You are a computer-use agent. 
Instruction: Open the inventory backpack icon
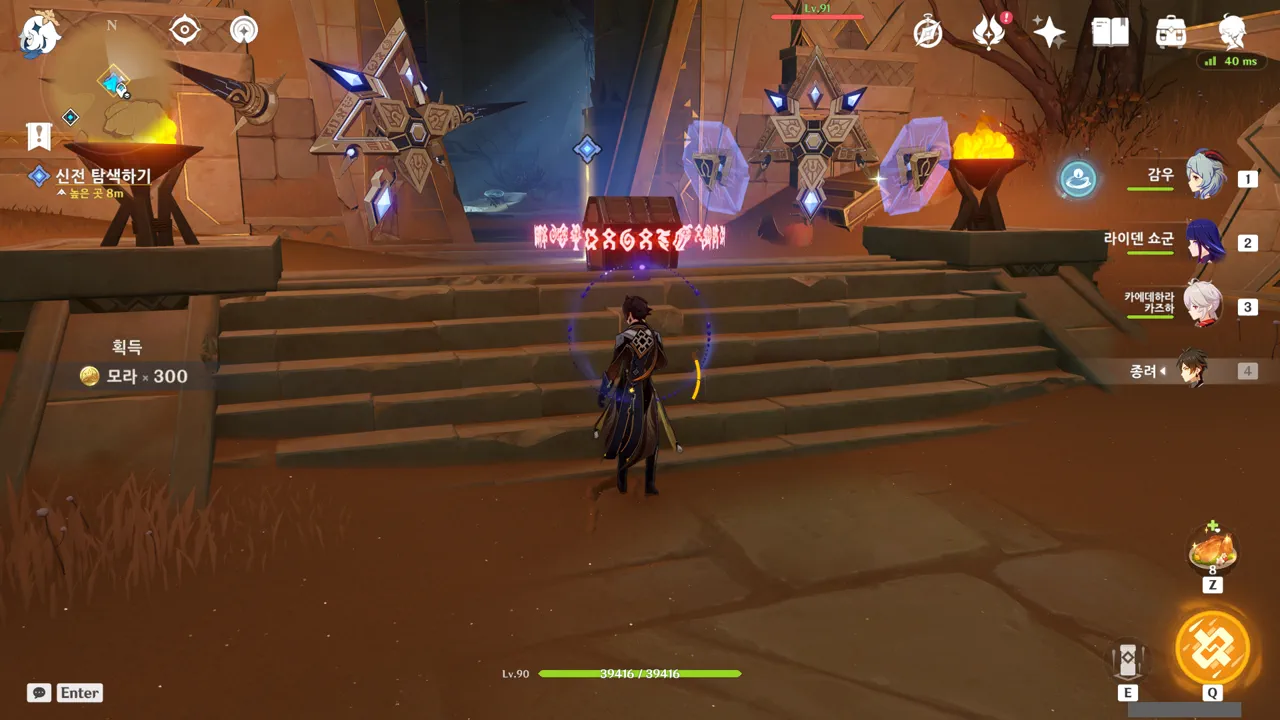click(x=1170, y=32)
